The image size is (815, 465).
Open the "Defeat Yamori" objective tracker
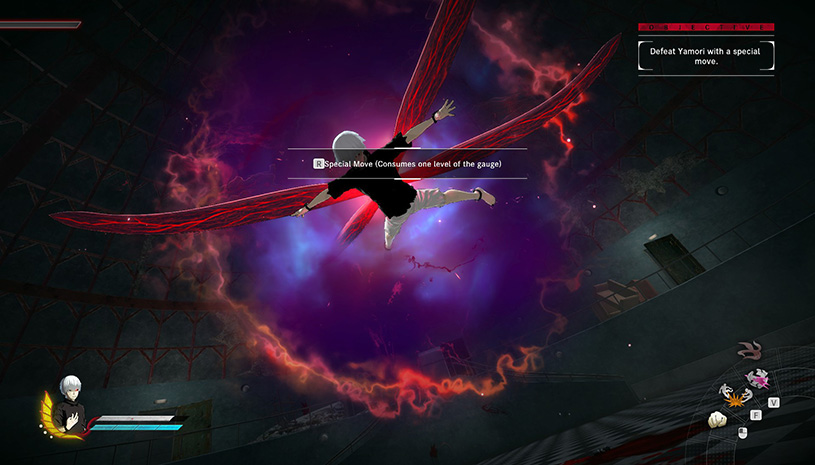(706, 54)
